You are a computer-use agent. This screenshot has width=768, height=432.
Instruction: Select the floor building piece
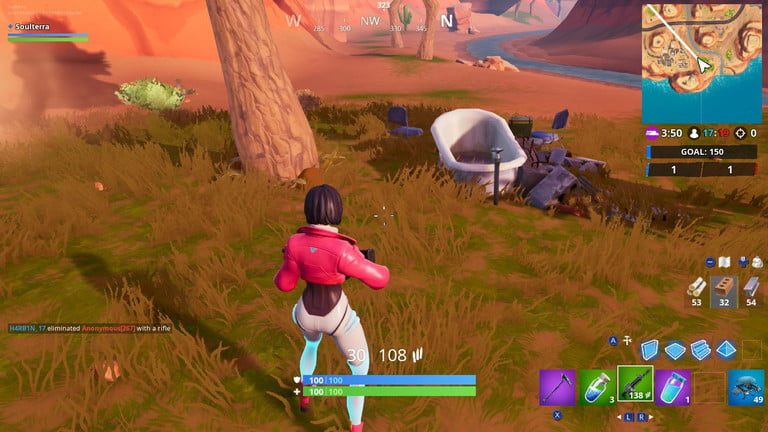coord(675,349)
